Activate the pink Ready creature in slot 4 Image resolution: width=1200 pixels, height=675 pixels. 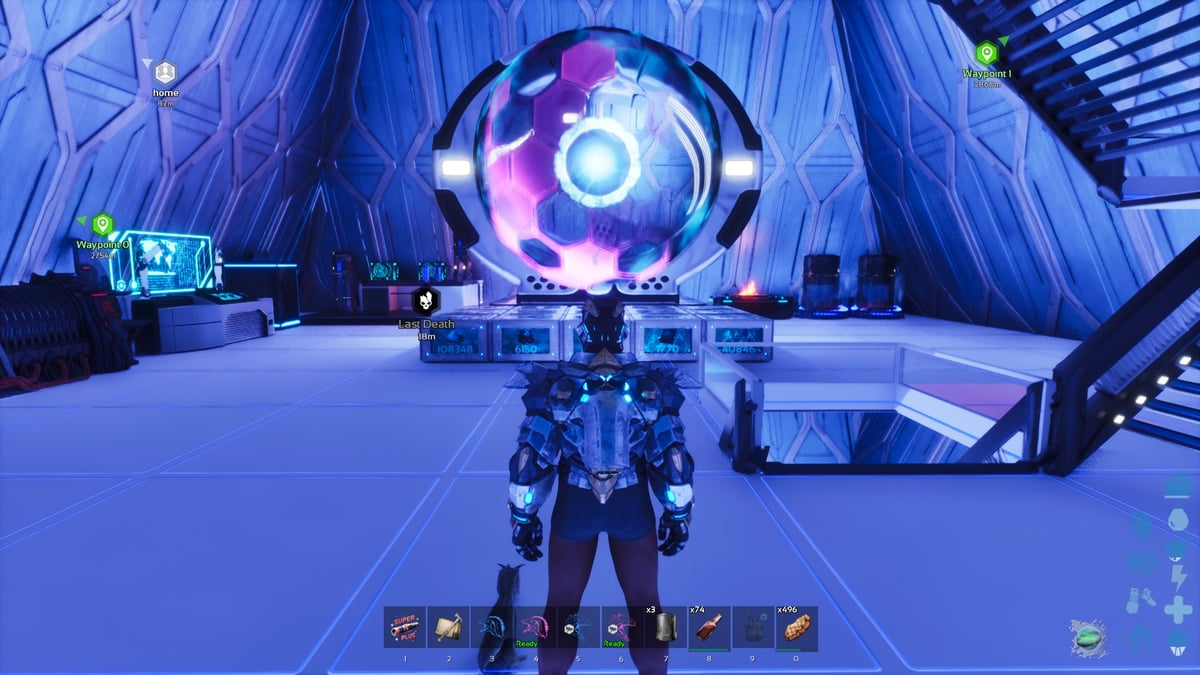(x=535, y=627)
